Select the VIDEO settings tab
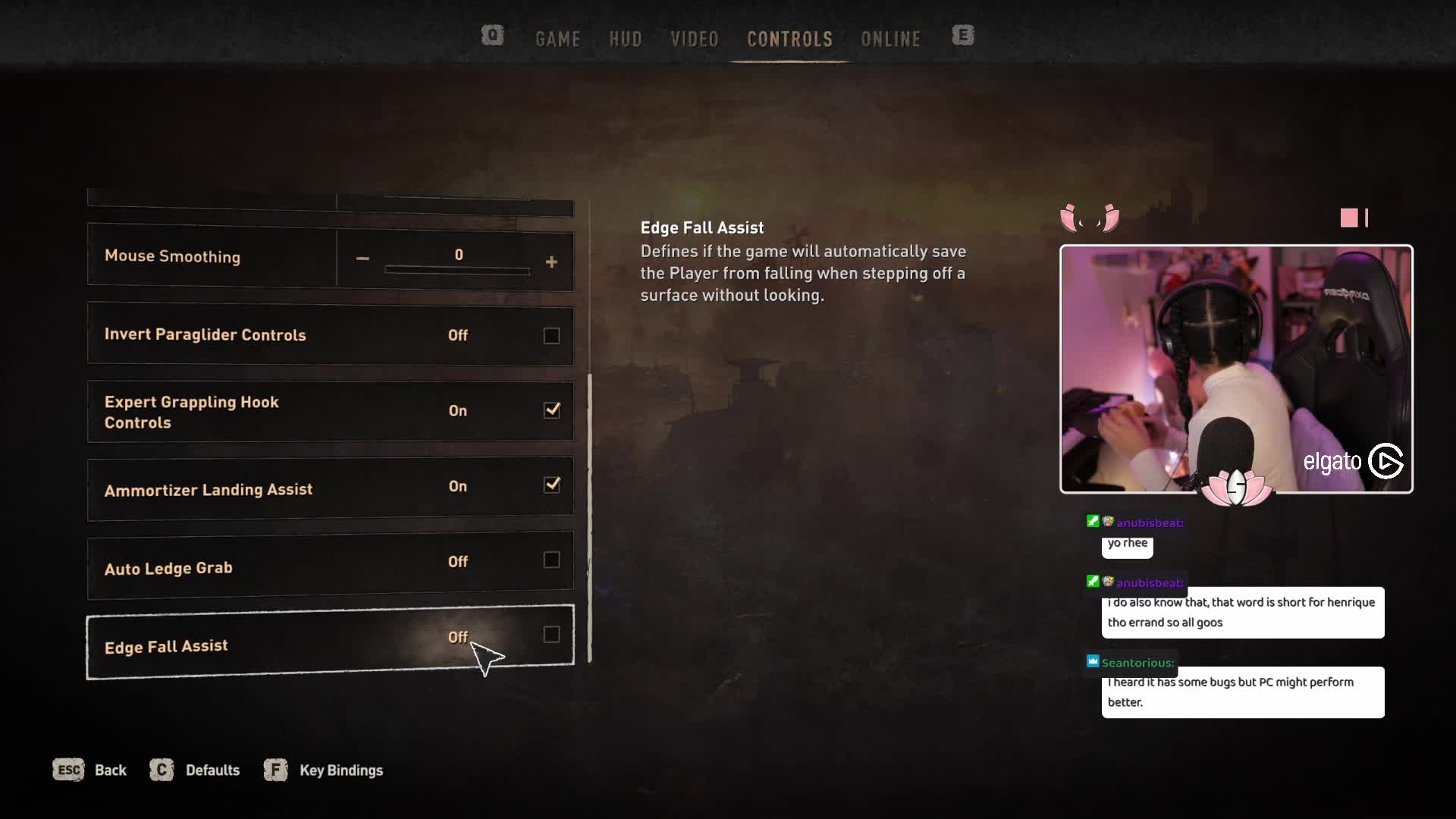Image resolution: width=1456 pixels, height=819 pixels. (x=694, y=39)
